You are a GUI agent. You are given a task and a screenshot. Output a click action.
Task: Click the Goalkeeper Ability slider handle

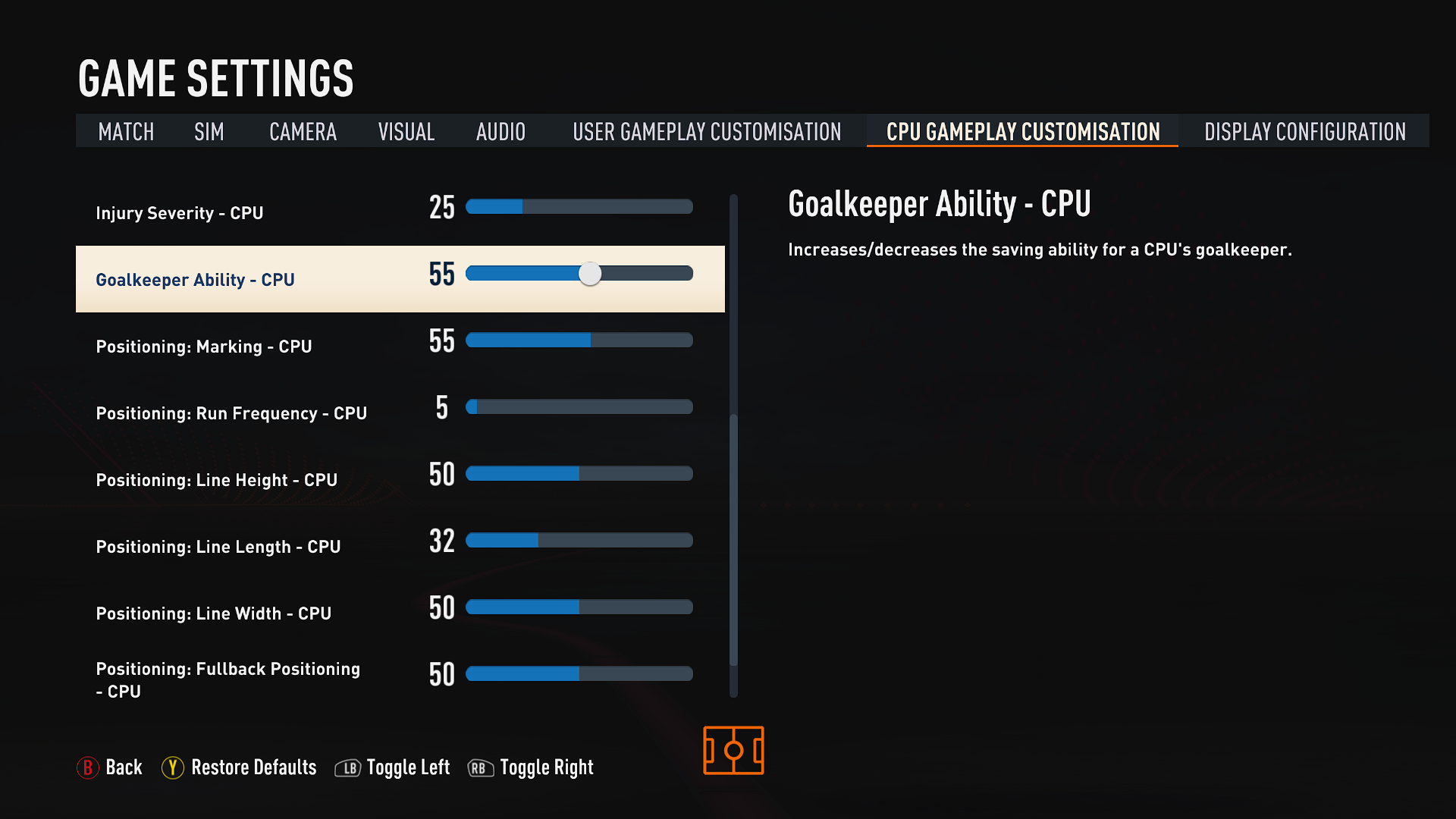(x=590, y=274)
